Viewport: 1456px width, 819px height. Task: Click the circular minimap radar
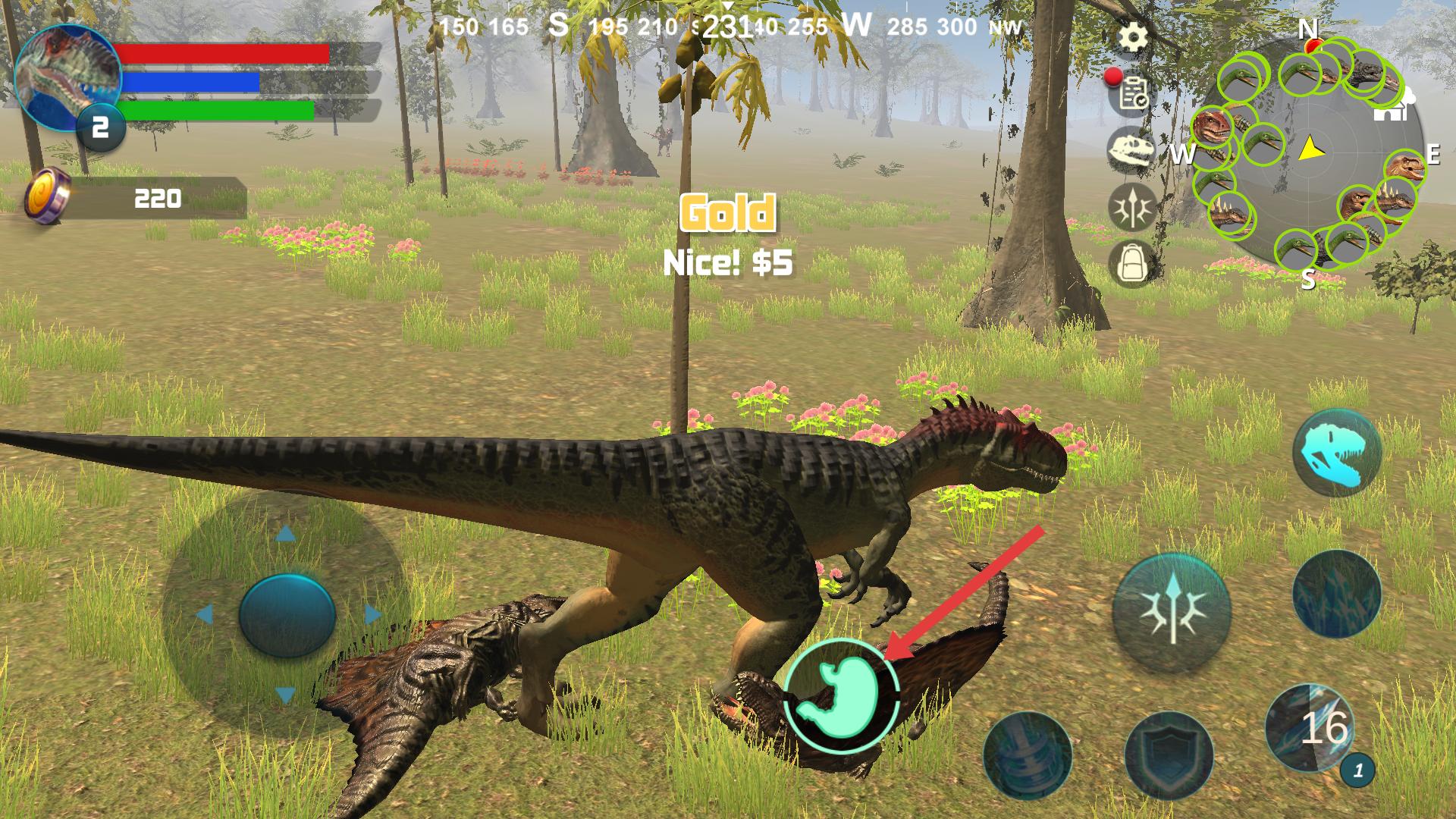1309,154
